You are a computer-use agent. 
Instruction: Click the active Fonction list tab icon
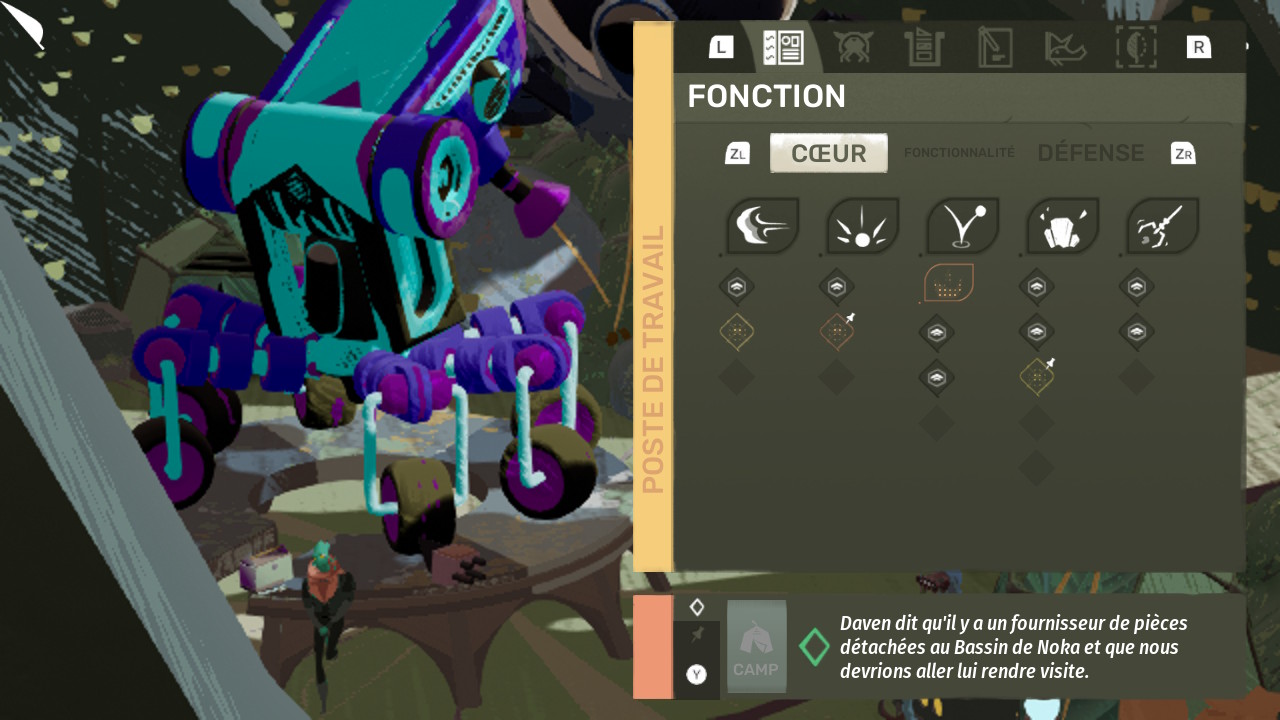pos(783,47)
